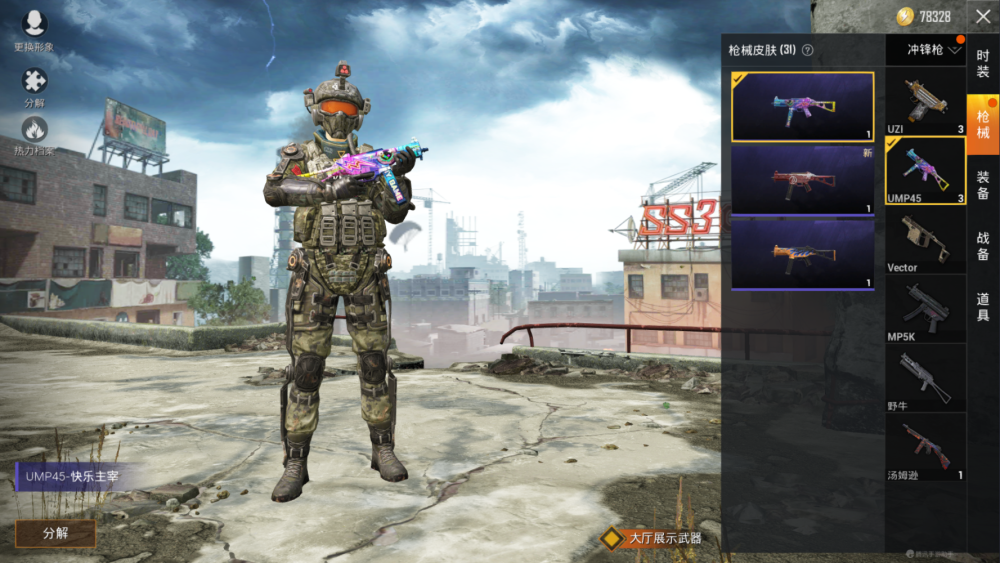
Task: Select the MP5K weapon entry
Action: click(x=925, y=309)
